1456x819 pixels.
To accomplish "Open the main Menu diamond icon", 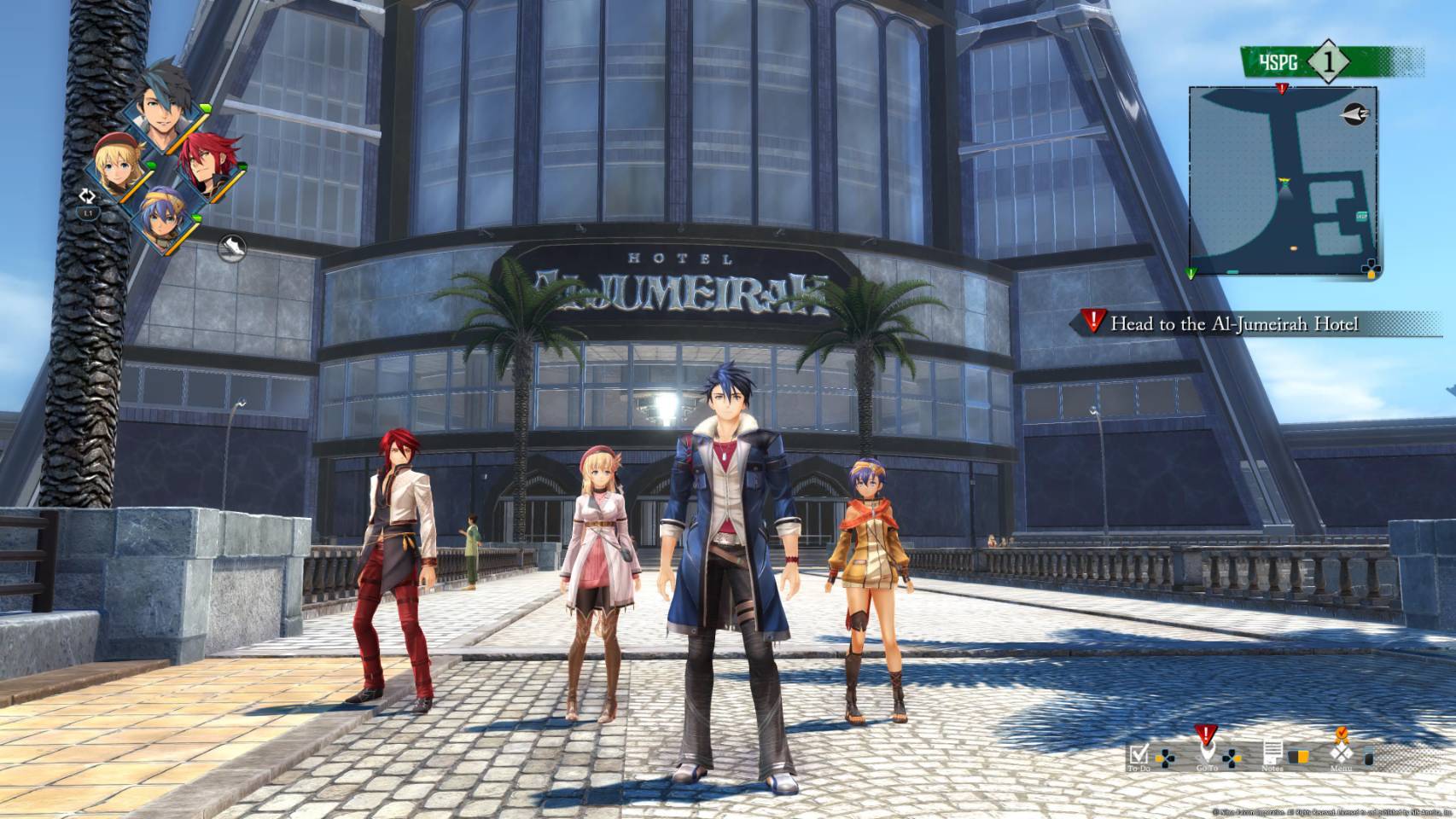I will (x=1341, y=754).
